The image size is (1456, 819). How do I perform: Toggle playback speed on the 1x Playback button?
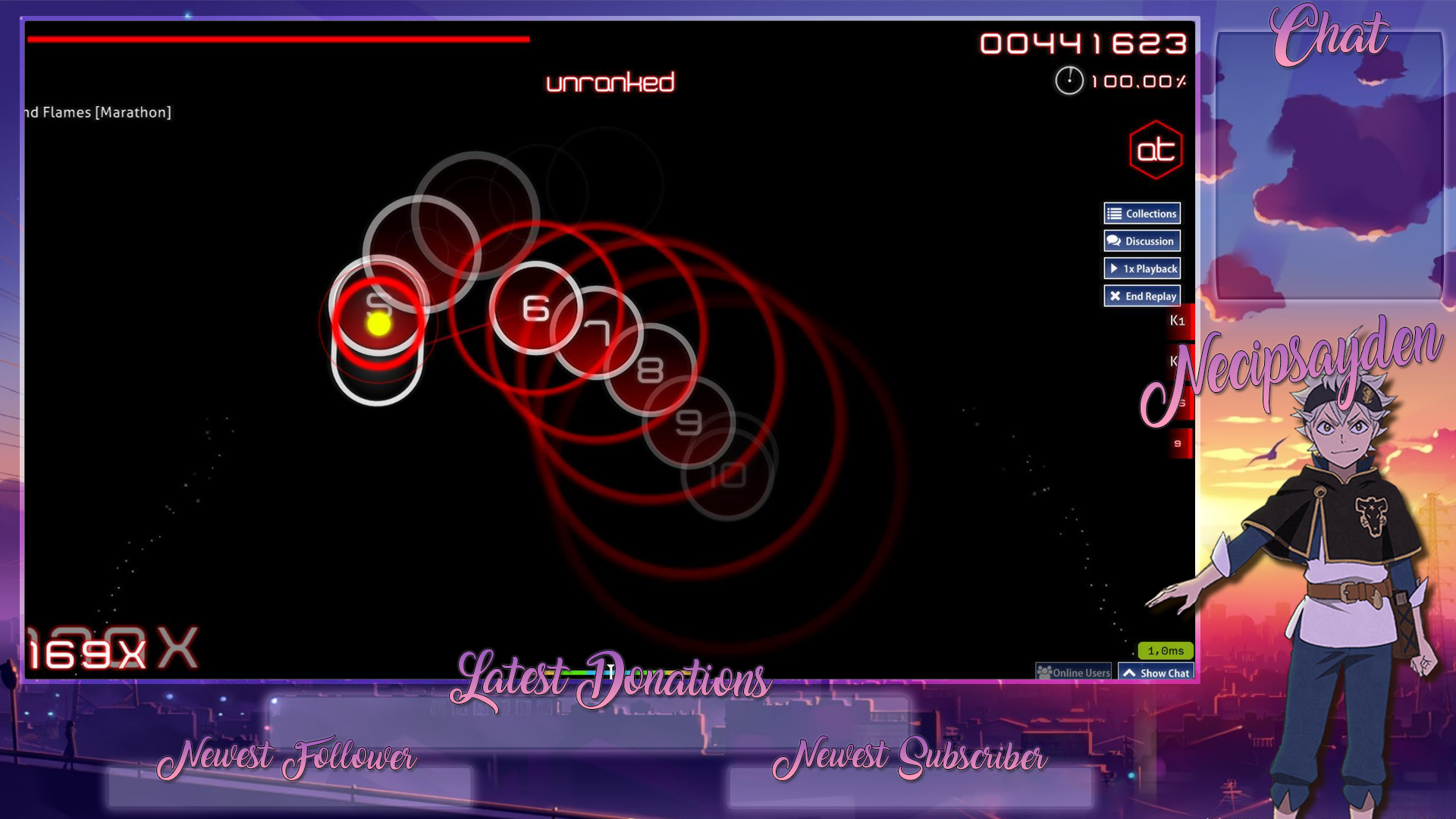click(1142, 268)
